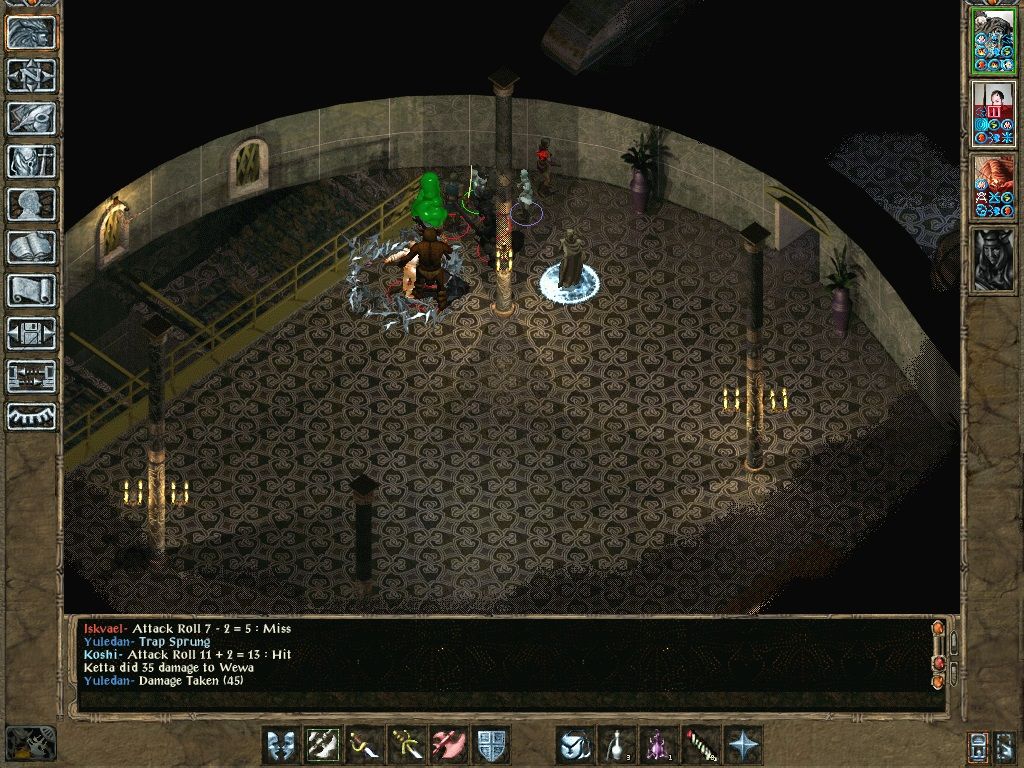
Task: Use the purple potion quick item
Action: pos(659,745)
